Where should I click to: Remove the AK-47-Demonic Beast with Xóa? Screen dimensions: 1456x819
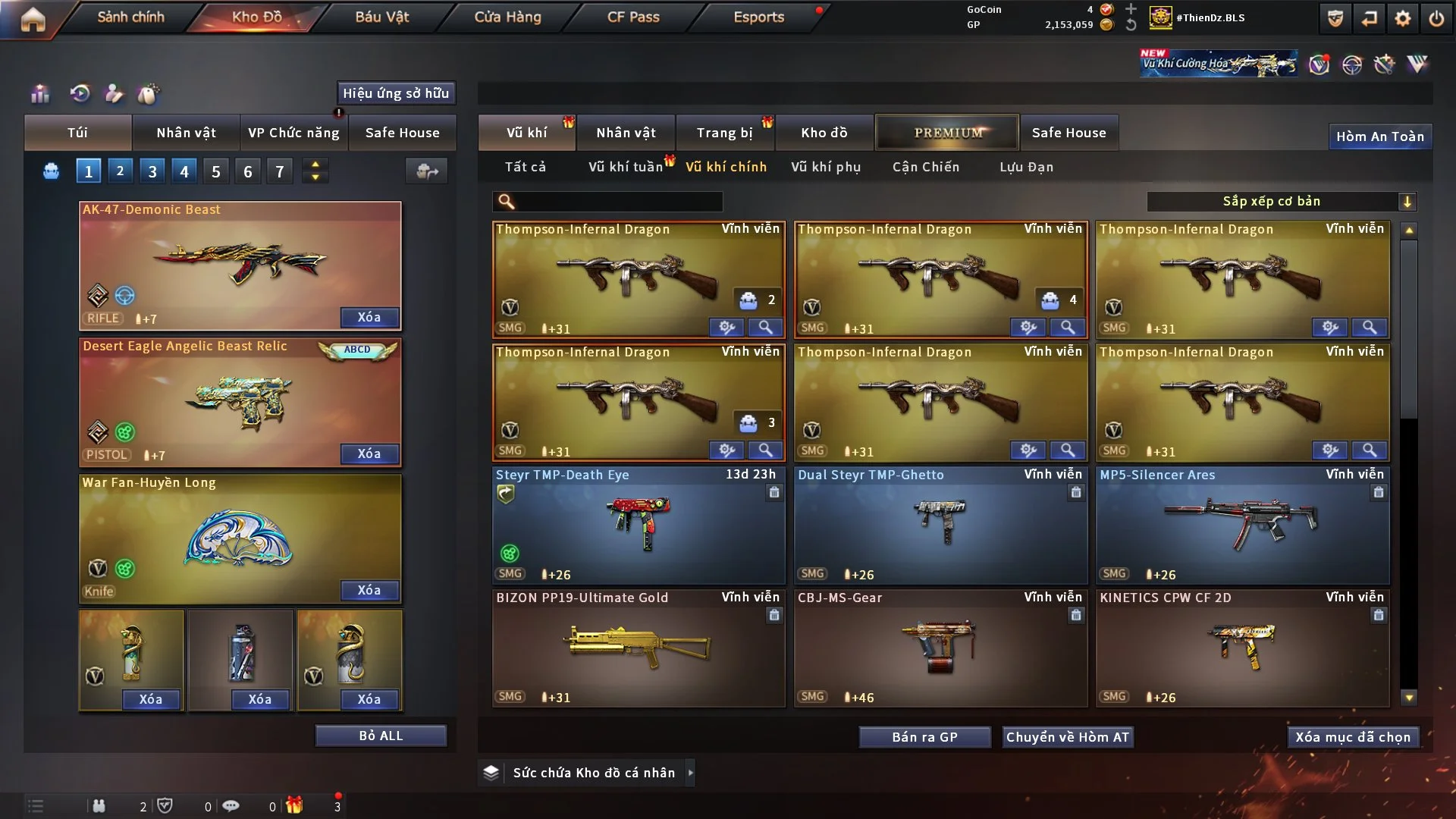[x=369, y=317]
